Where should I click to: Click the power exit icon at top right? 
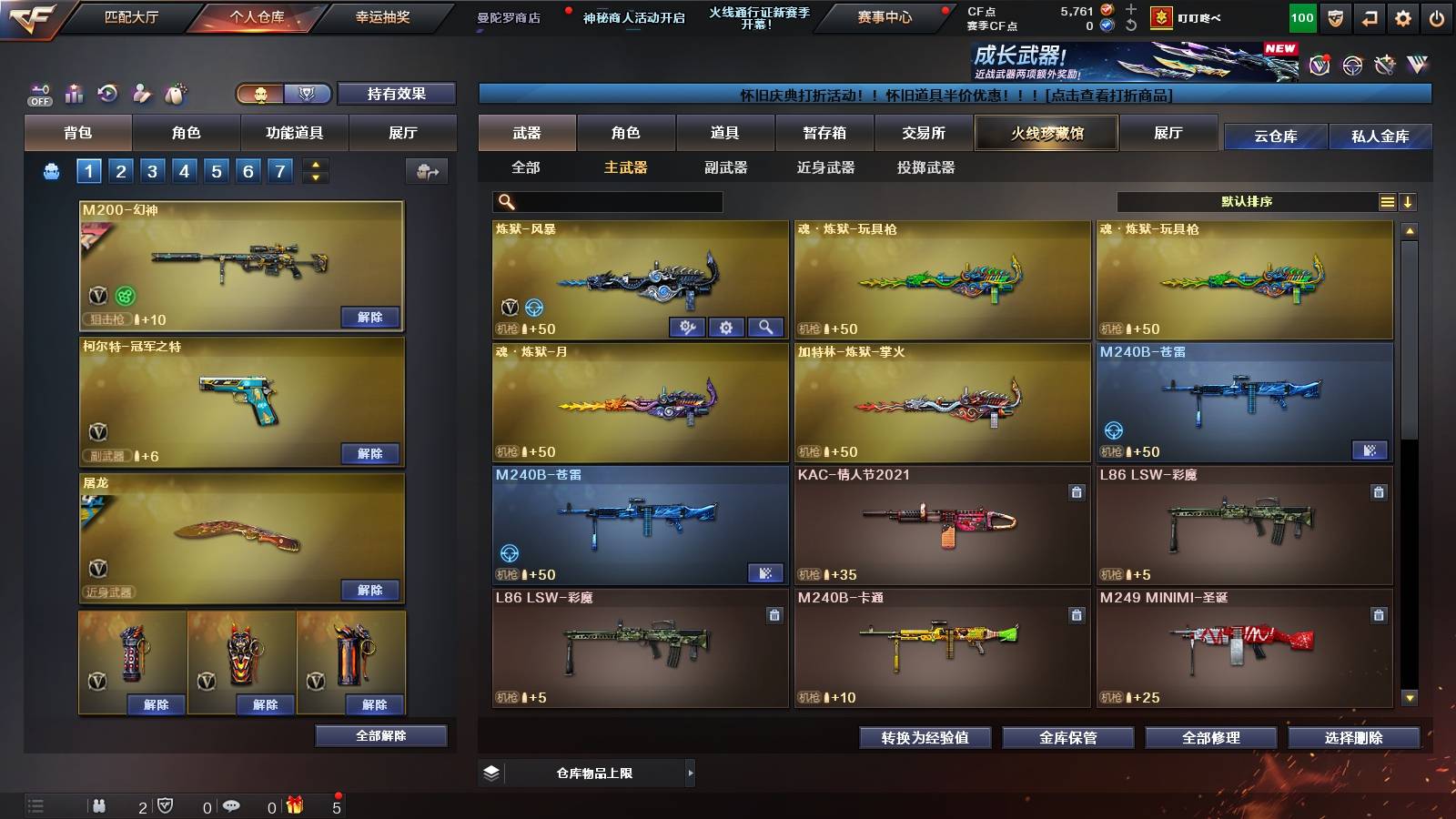point(1436,16)
